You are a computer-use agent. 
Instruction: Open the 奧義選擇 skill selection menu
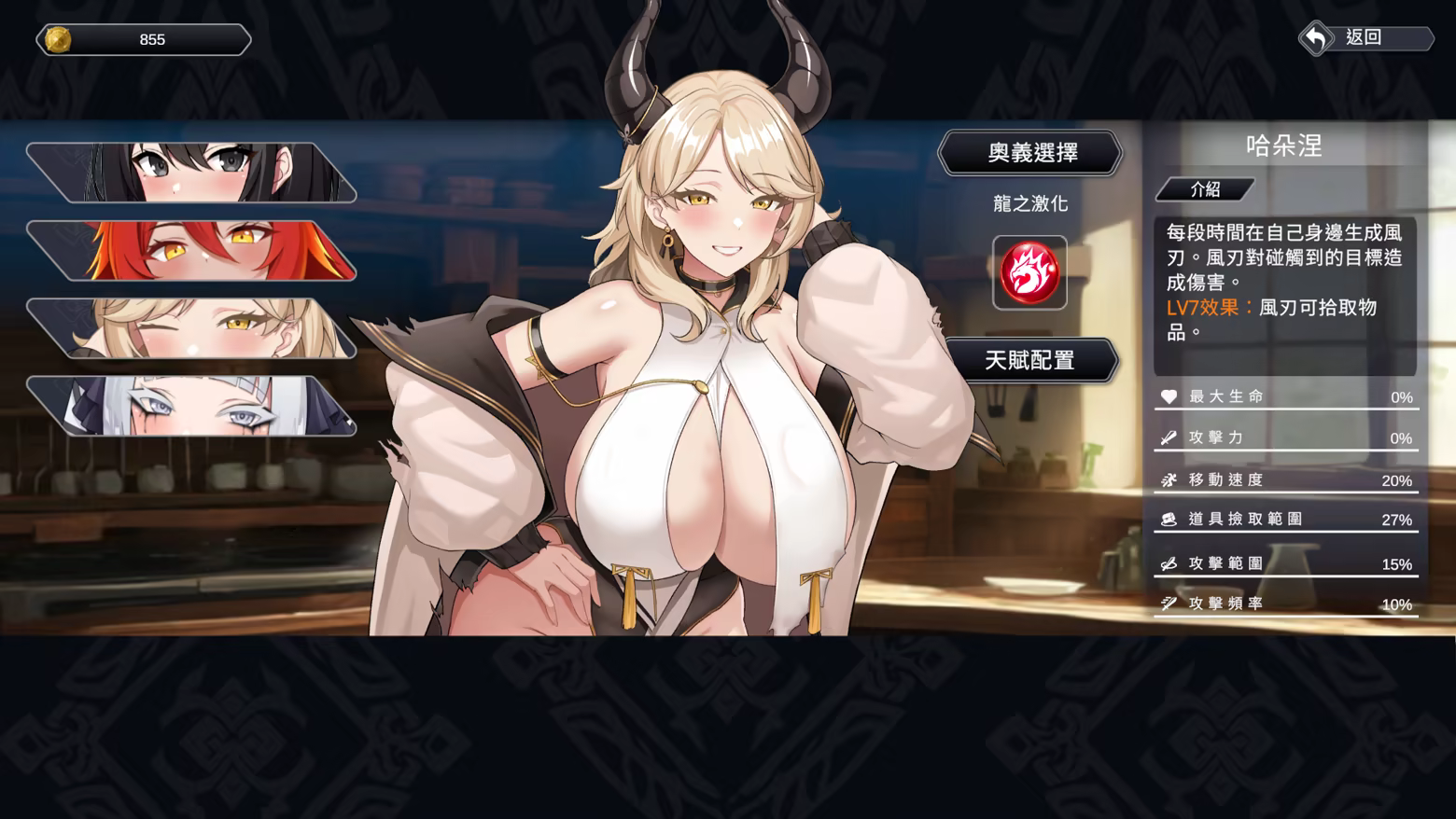tap(1030, 152)
